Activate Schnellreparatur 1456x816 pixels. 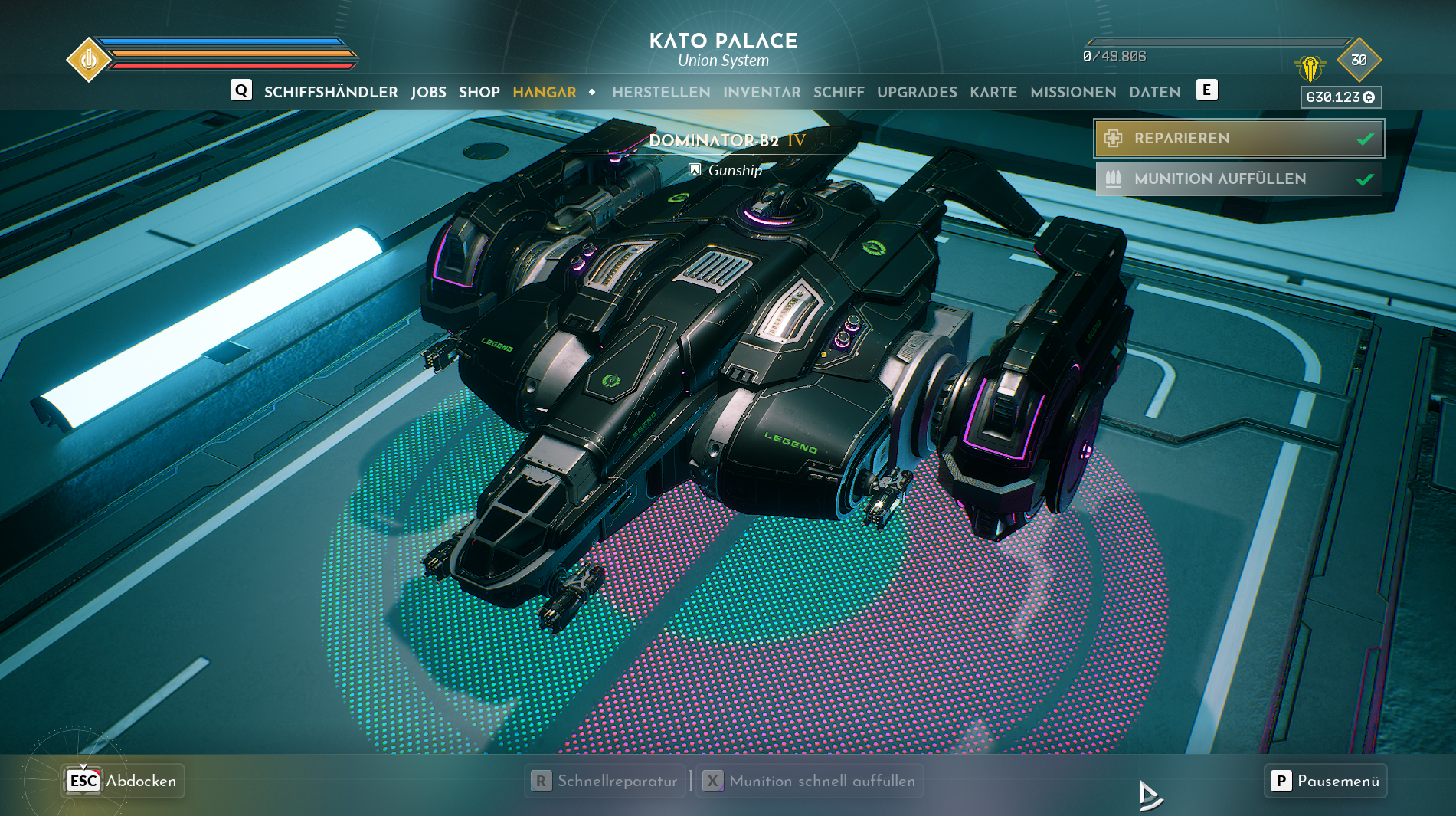point(606,781)
